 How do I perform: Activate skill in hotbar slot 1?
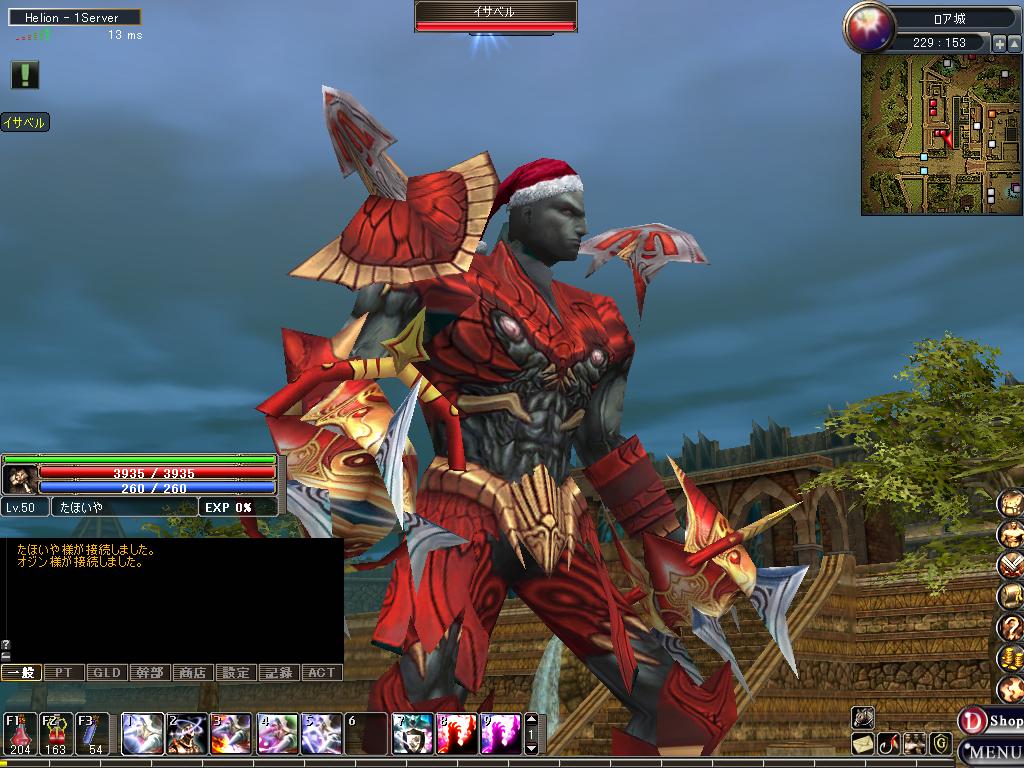click(142, 734)
